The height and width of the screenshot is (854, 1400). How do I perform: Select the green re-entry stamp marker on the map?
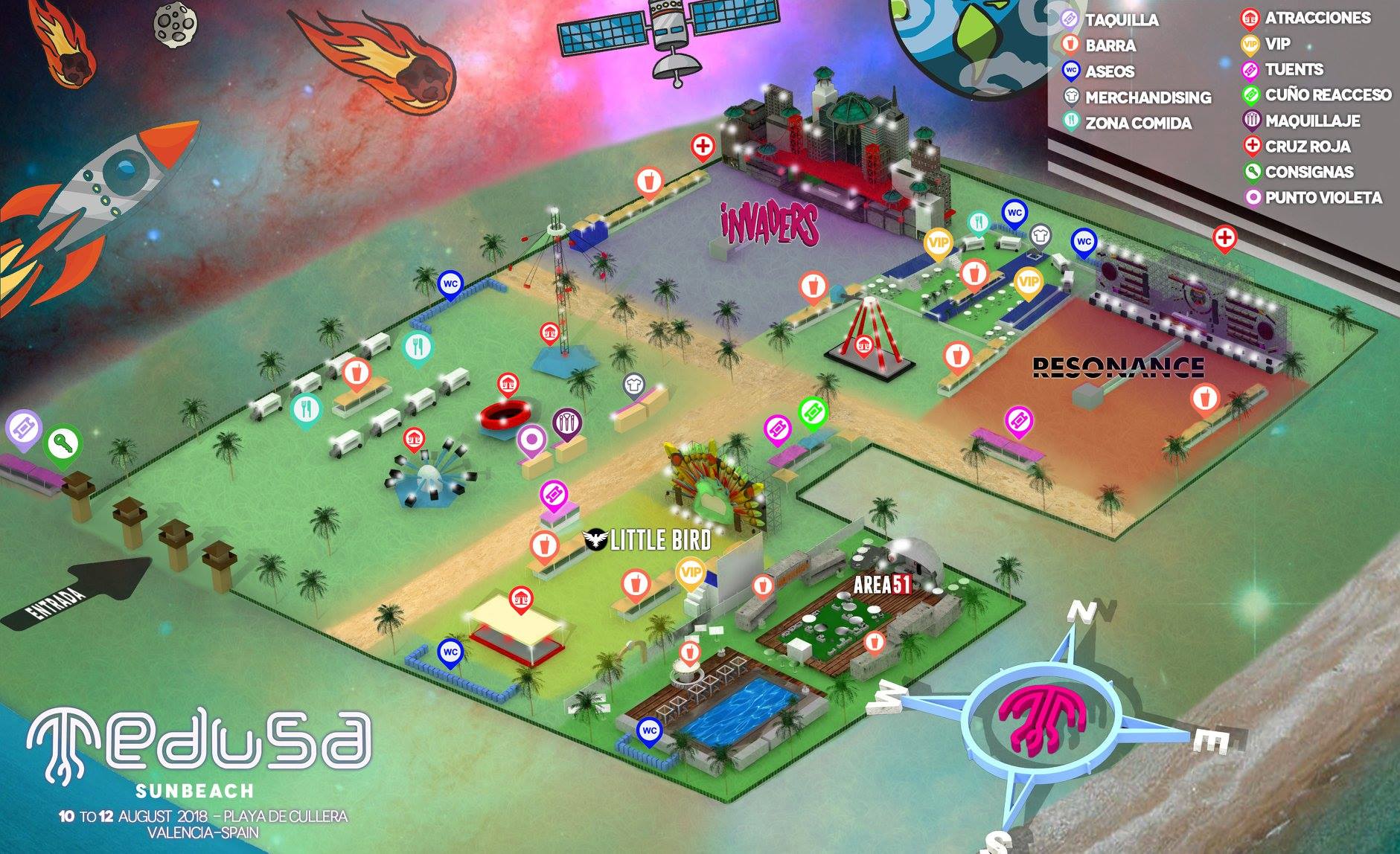coord(813,411)
